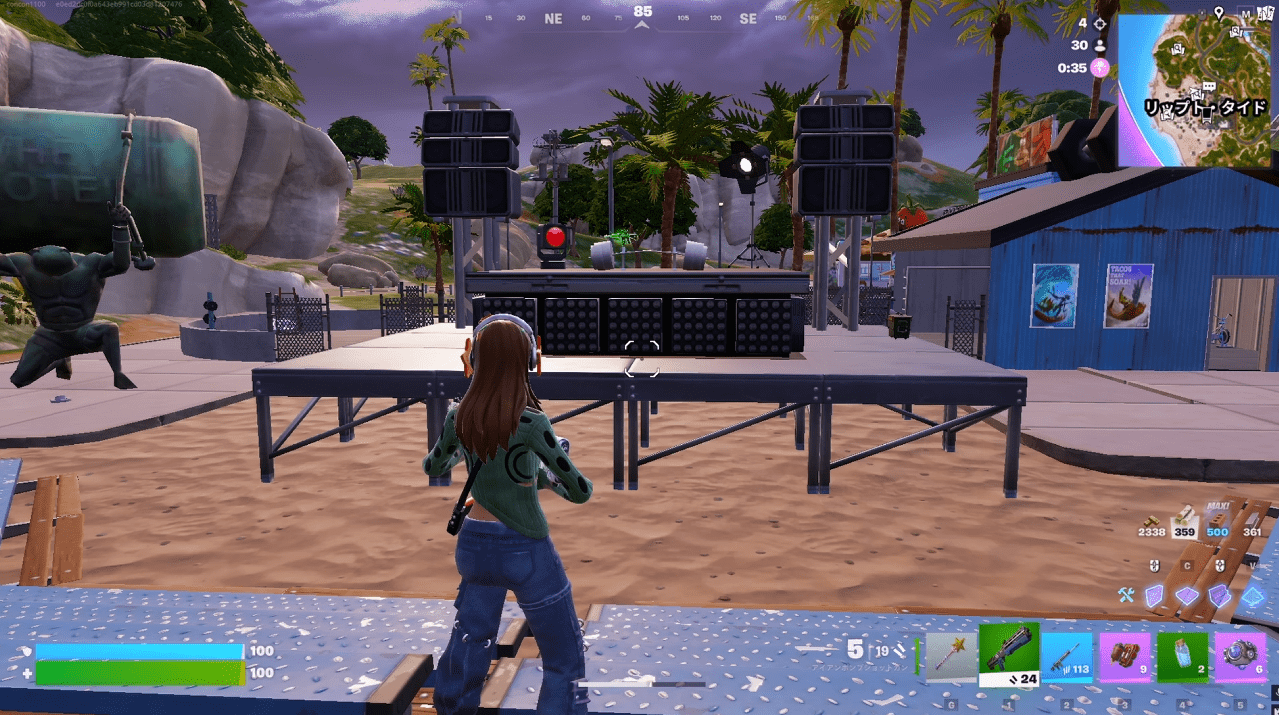The image size is (1279, 715).
Task: Equip the shotgun with 24 shells
Action: (x=1009, y=654)
